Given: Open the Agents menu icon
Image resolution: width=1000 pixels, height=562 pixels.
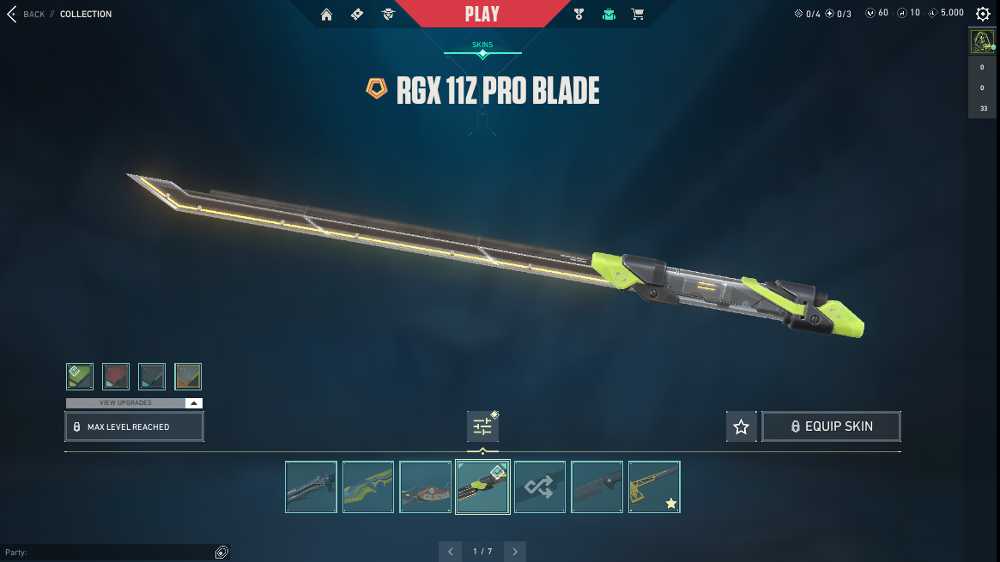Looking at the screenshot, I should [x=388, y=14].
